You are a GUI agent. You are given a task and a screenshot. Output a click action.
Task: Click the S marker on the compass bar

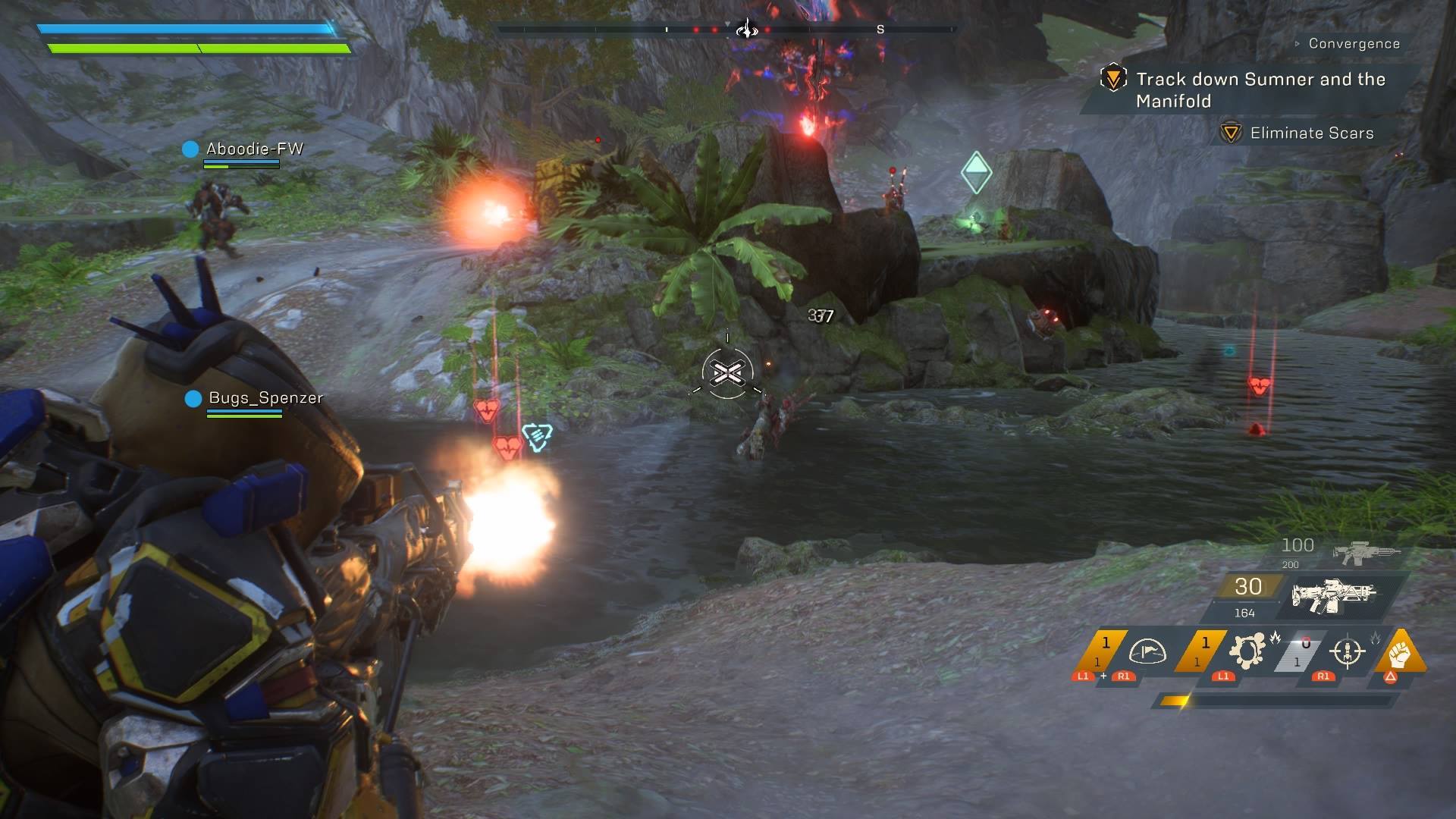(x=880, y=30)
